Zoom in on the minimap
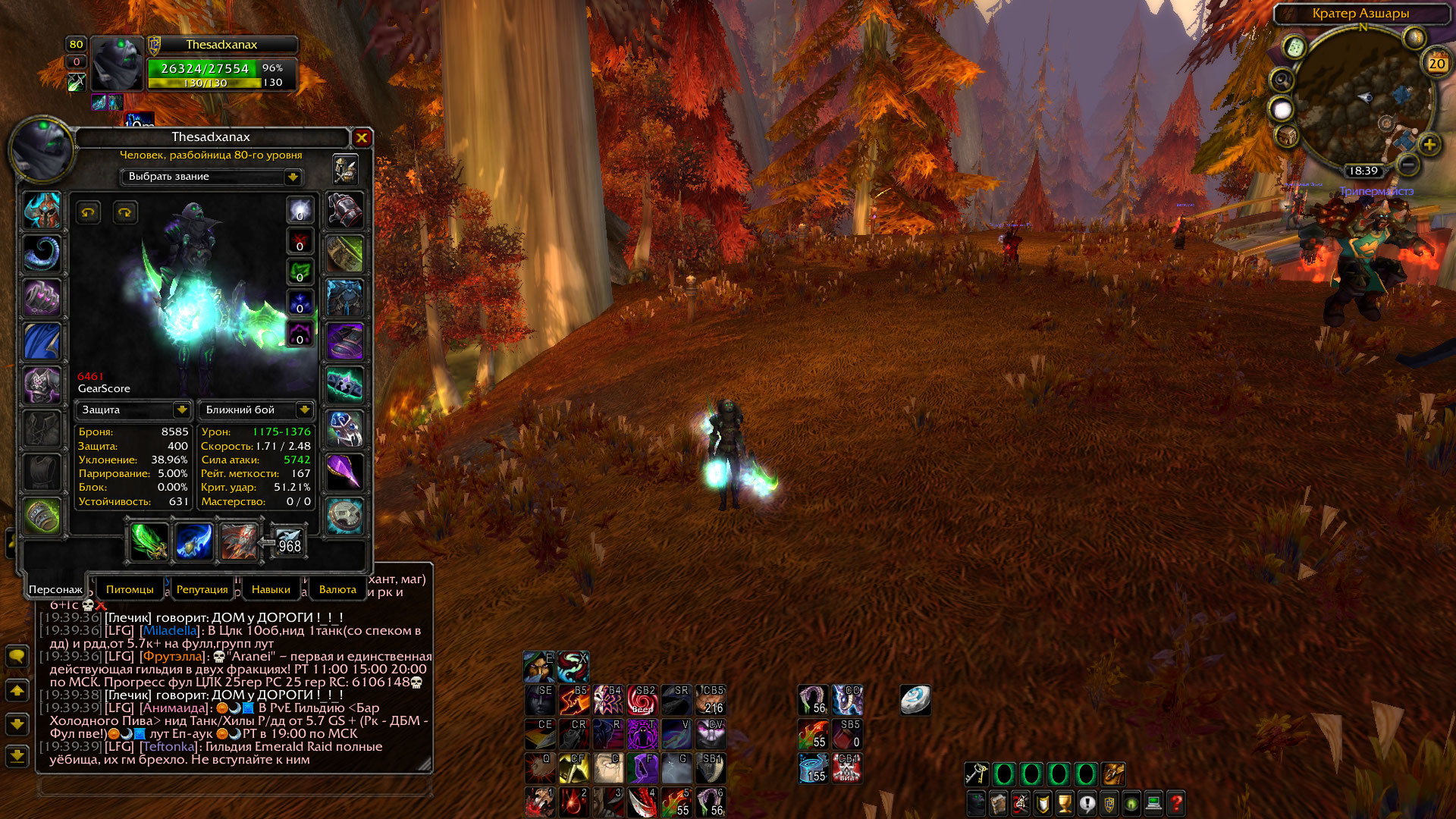 click(x=1429, y=144)
